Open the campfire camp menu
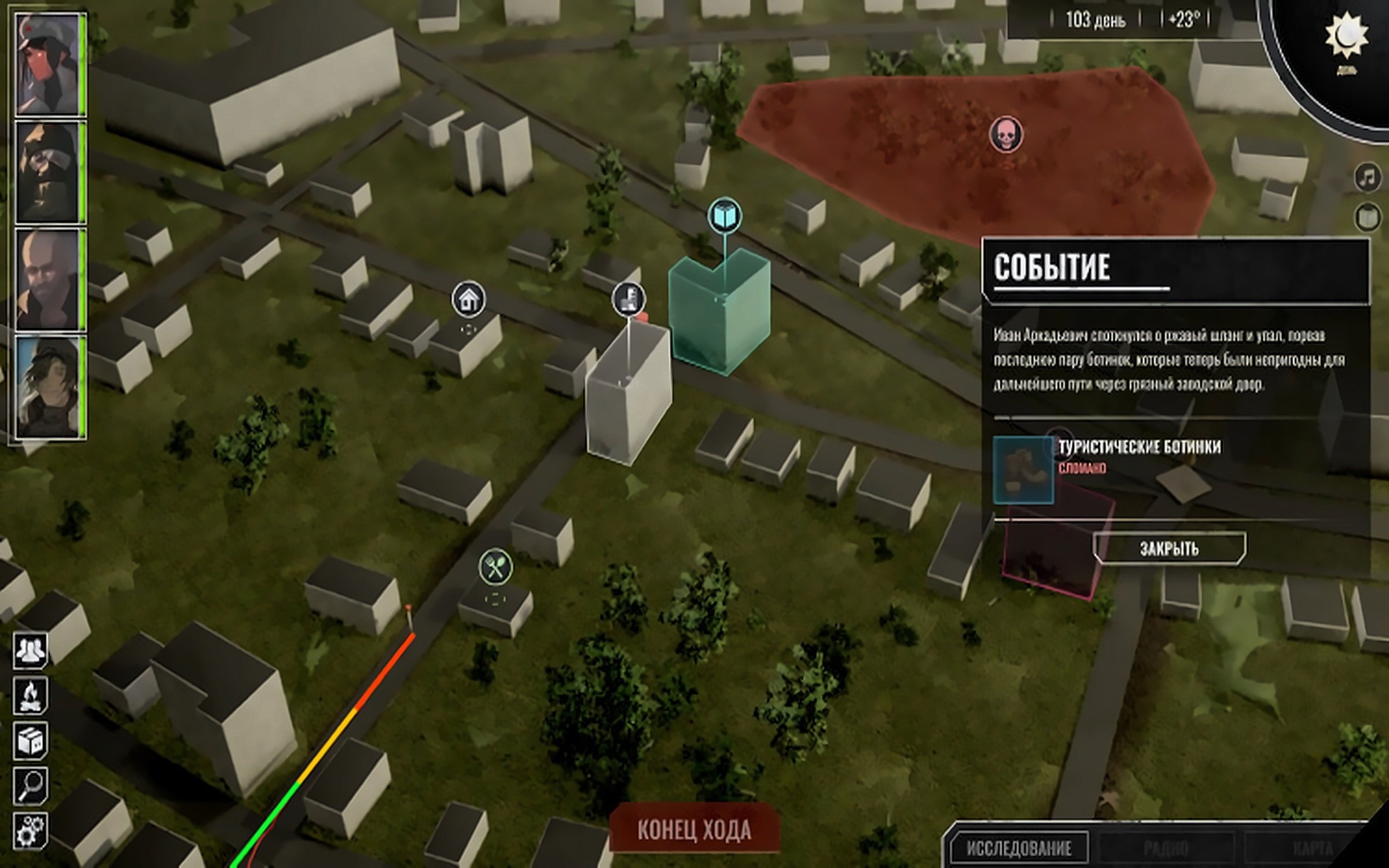 (x=30, y=695)
